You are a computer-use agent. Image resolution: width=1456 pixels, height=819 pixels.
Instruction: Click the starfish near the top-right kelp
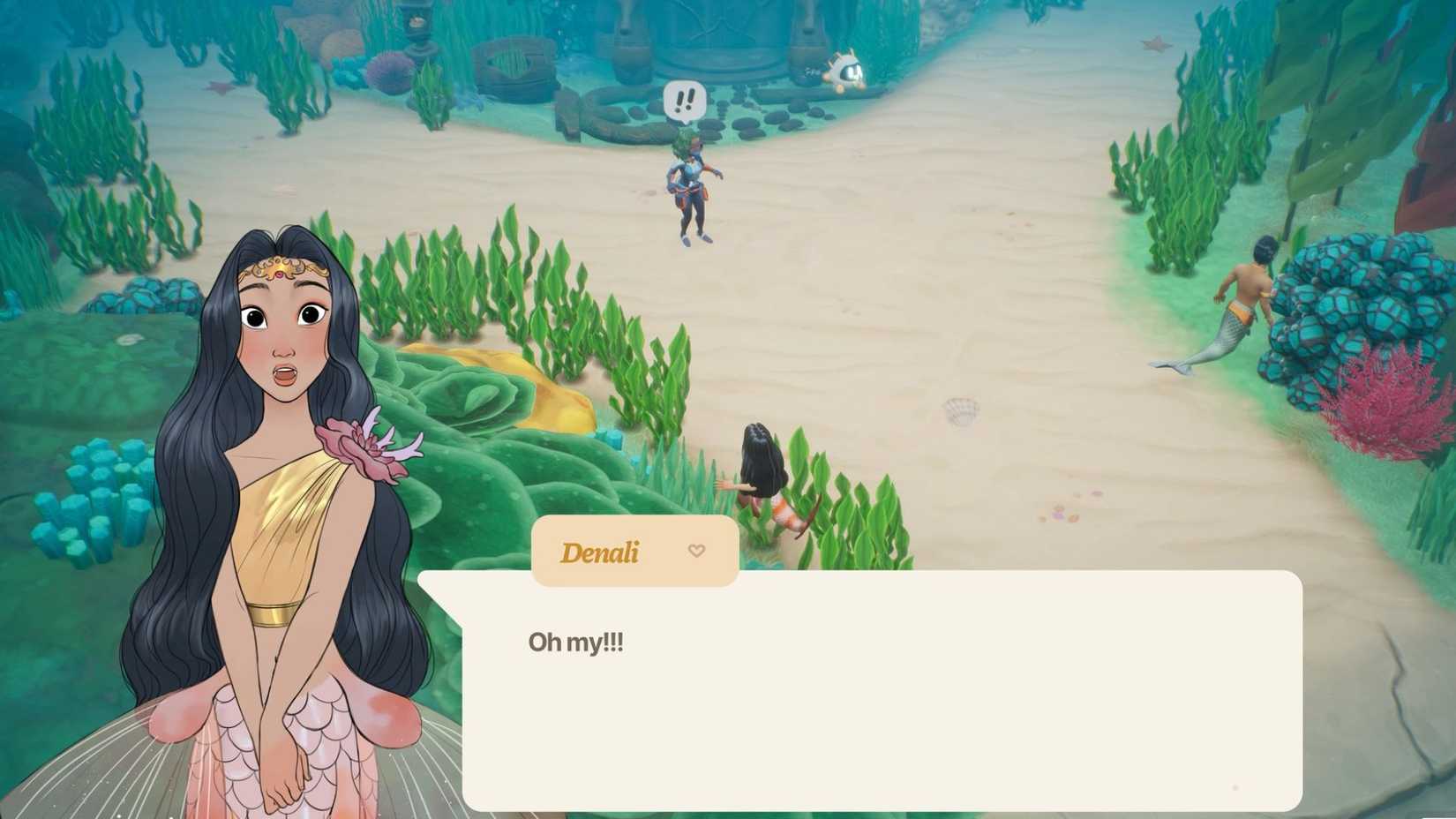click(1155, 44)
